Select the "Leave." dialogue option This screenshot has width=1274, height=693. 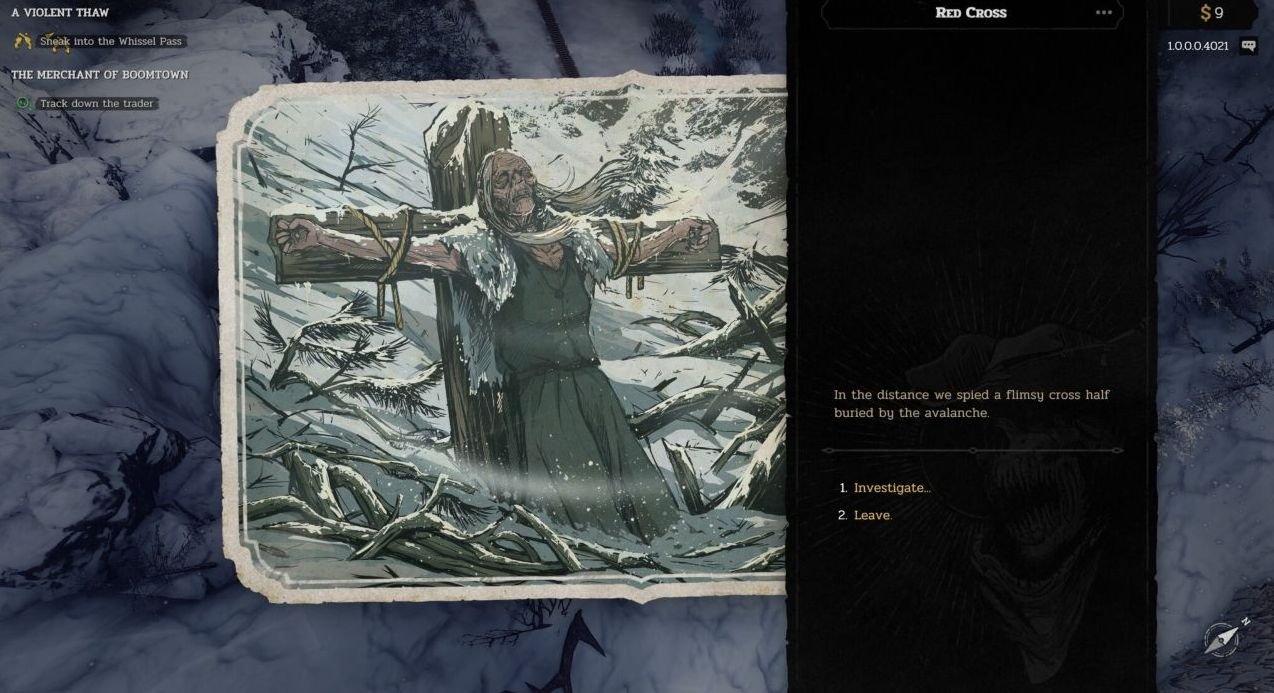coord(872,515)
